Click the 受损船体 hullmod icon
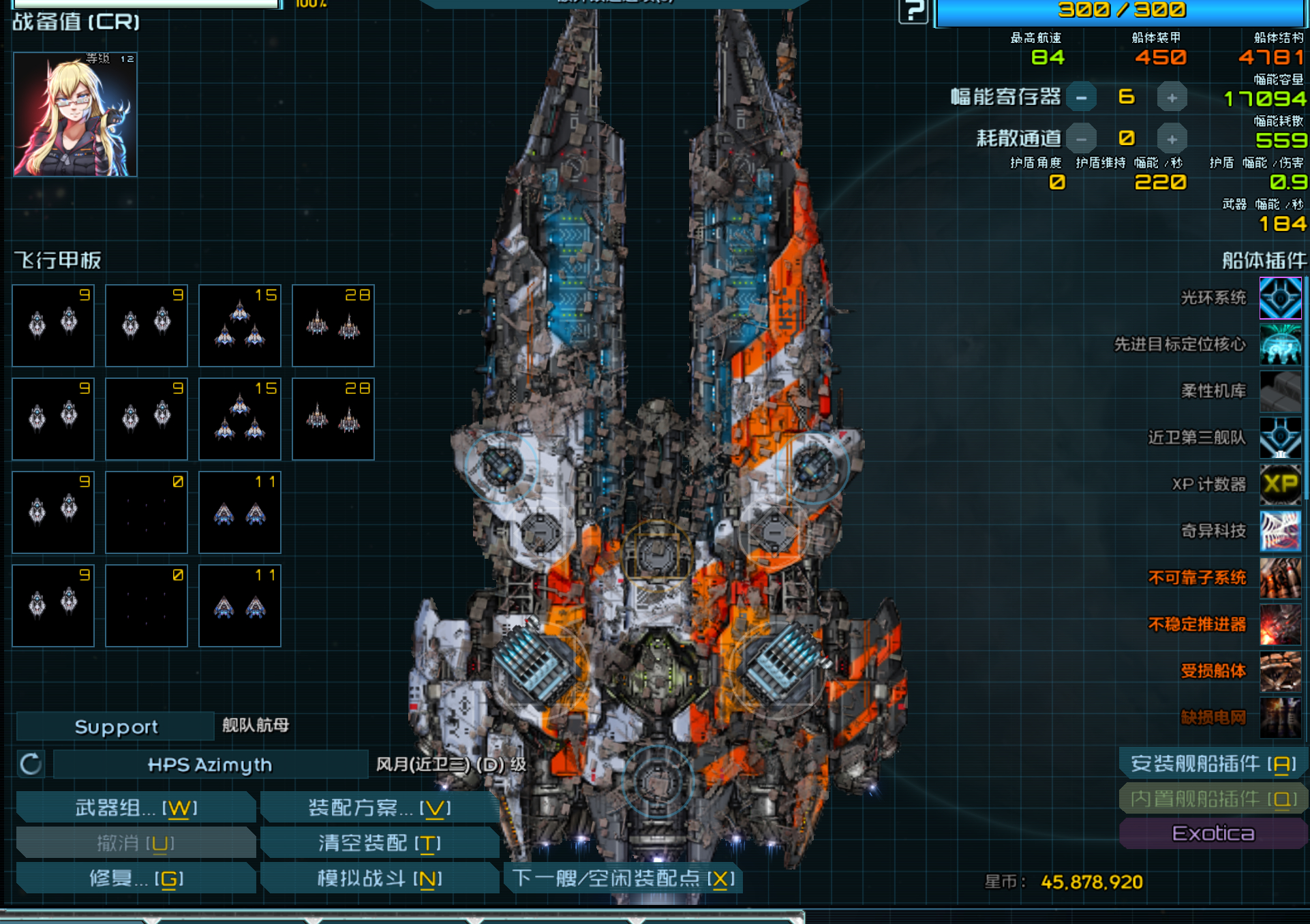 click(1280, 670)
